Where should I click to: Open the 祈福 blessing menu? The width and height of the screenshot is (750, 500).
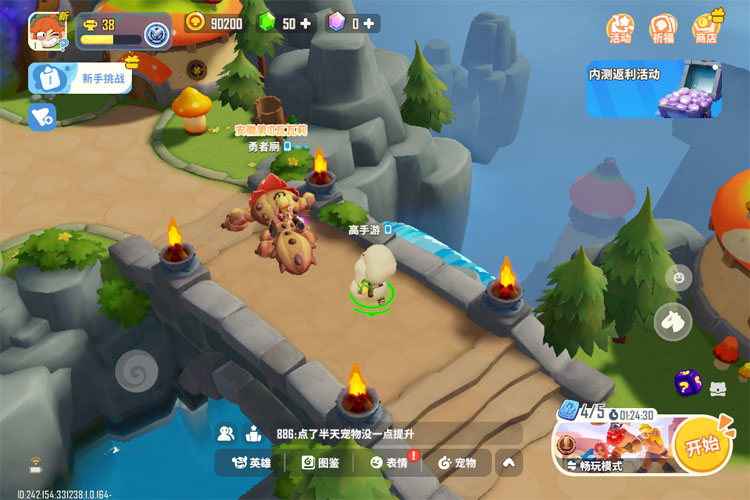[662, 29]
